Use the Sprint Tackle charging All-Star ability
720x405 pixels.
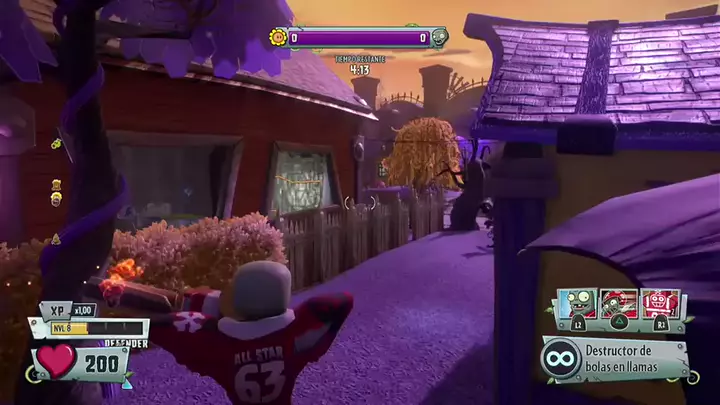[618, 304]
